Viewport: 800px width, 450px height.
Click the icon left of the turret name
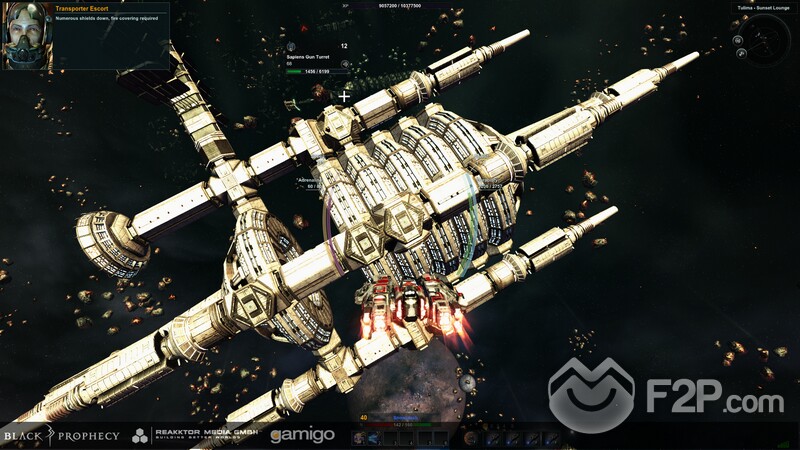coord(291,48)
